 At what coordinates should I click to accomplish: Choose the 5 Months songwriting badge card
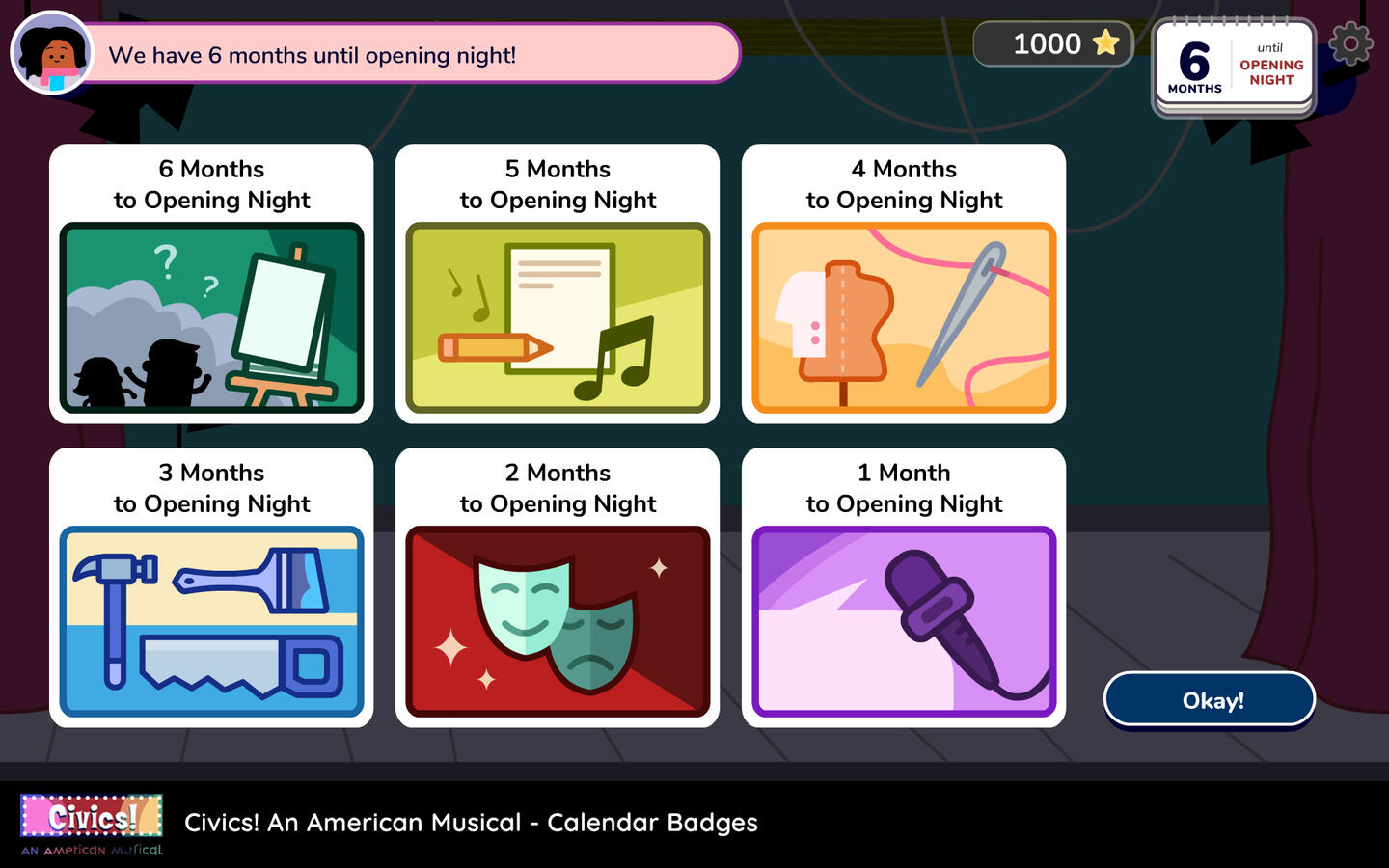coord(558,285)
